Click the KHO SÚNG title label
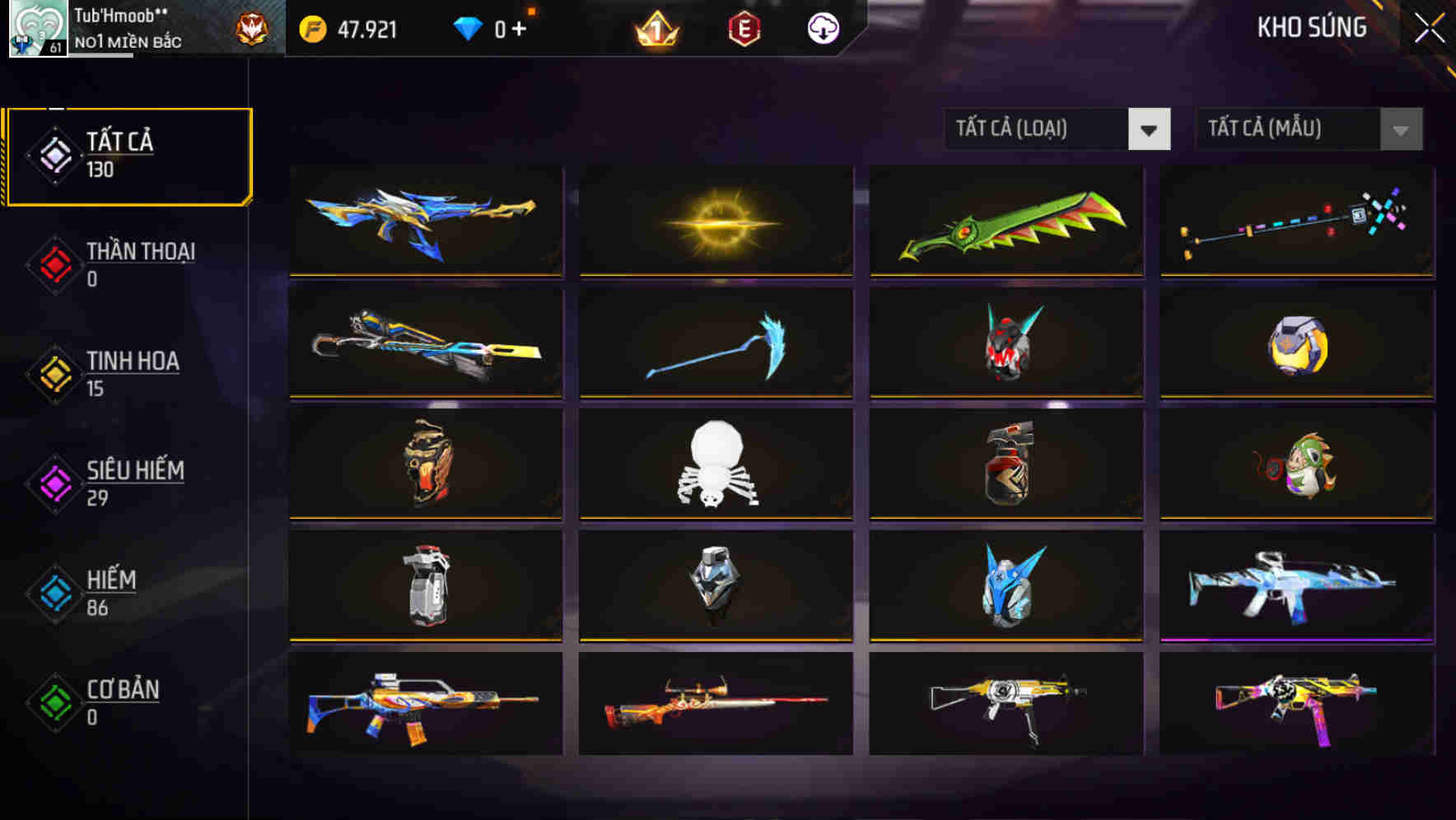The width and height of the screenshot is (1456, 820). [1311, 27]
